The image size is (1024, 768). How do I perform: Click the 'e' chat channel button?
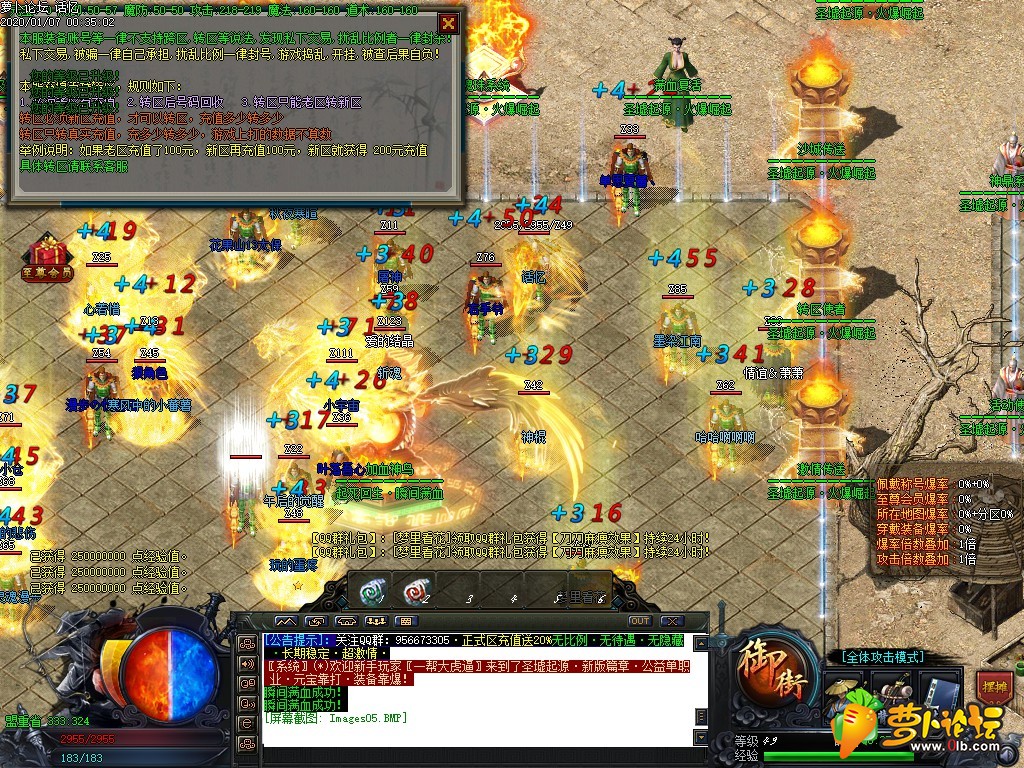246,723
